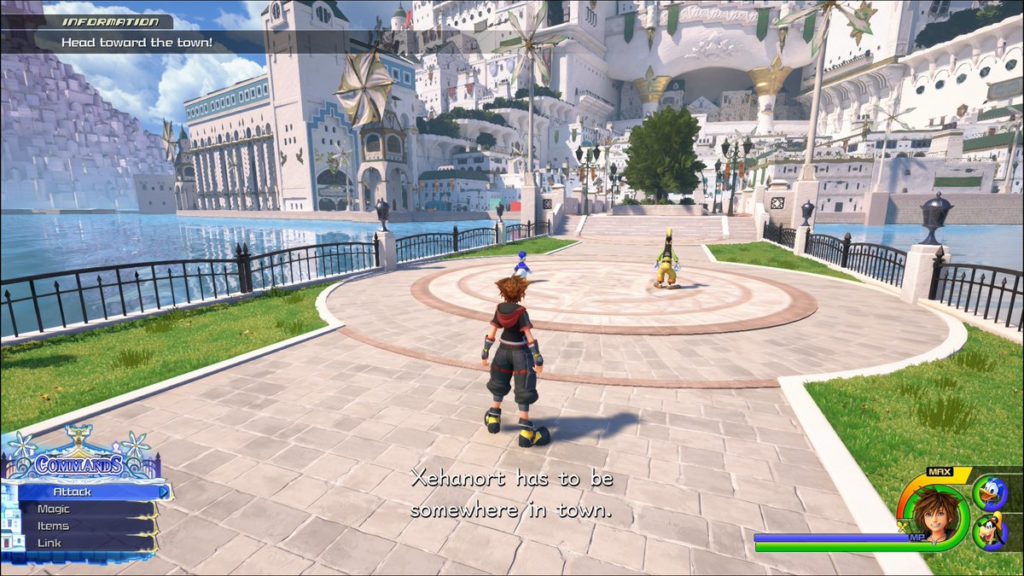
Task: Select Goofy's party portrait
Action: pos(989,530)
